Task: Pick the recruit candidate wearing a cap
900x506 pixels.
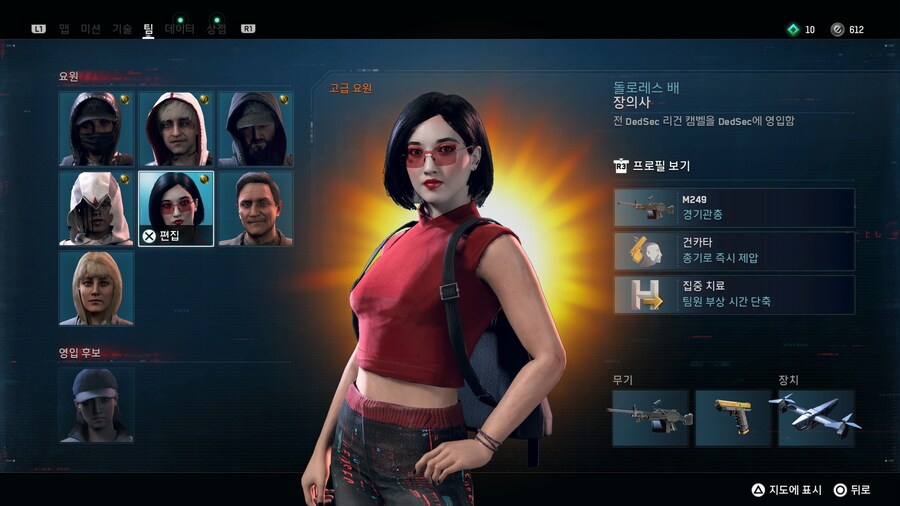Action: pos(96,404)
